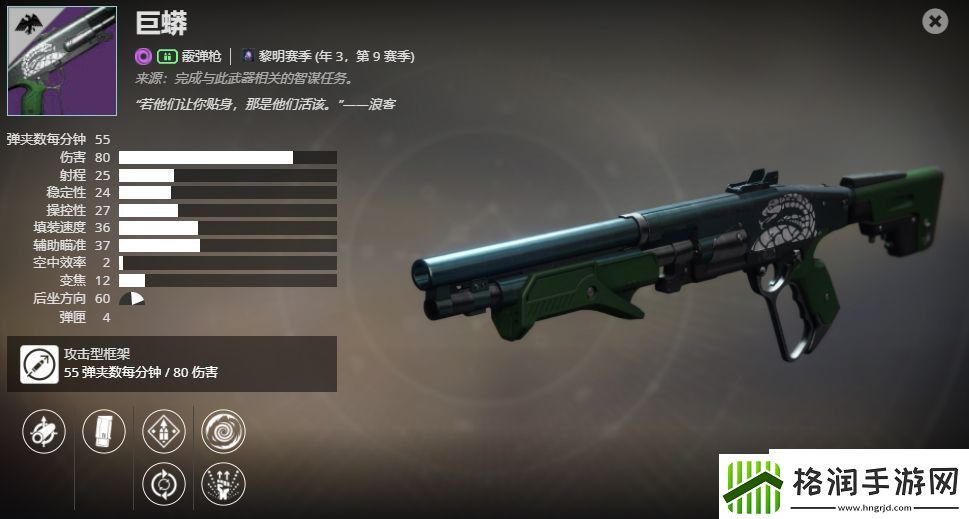
Task: Select the barrel with crosshair perk
Action: (43, 431)
